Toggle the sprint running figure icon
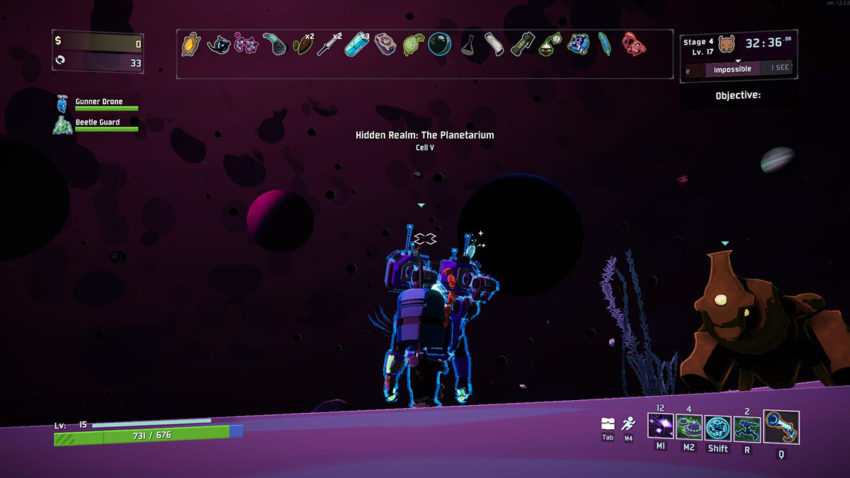The image size is (850, 478). 627,424
